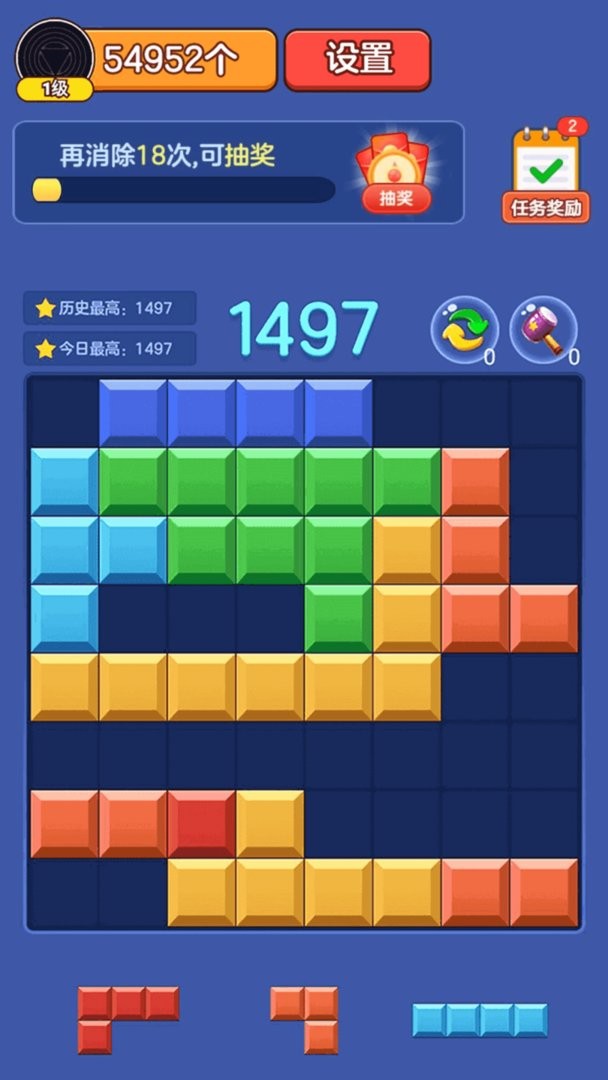
Task: Tap the 抽奖 lottery draw button
Action: [x=396, y=176]
